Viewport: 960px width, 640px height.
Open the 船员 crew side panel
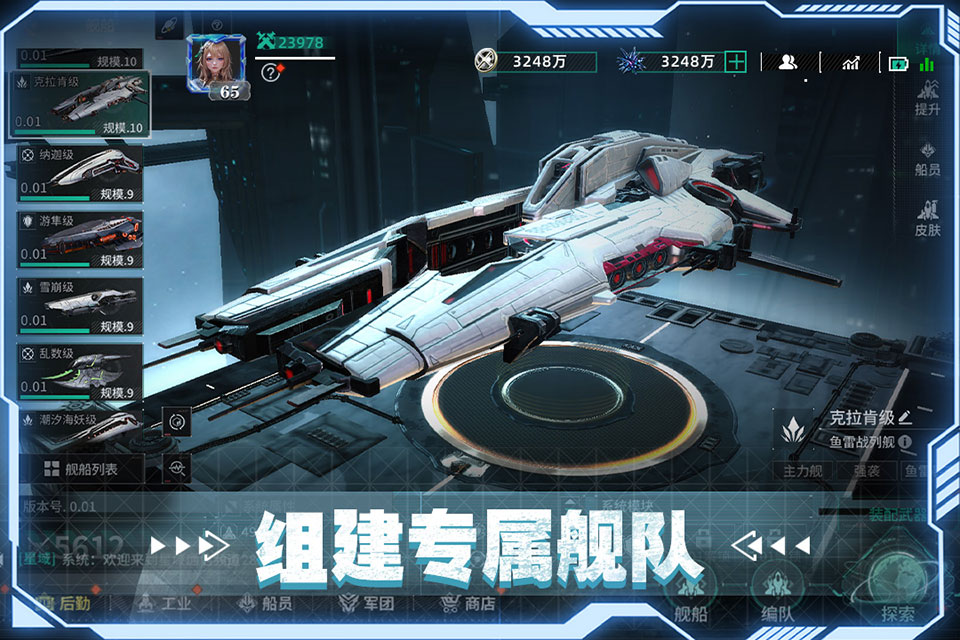927,160
